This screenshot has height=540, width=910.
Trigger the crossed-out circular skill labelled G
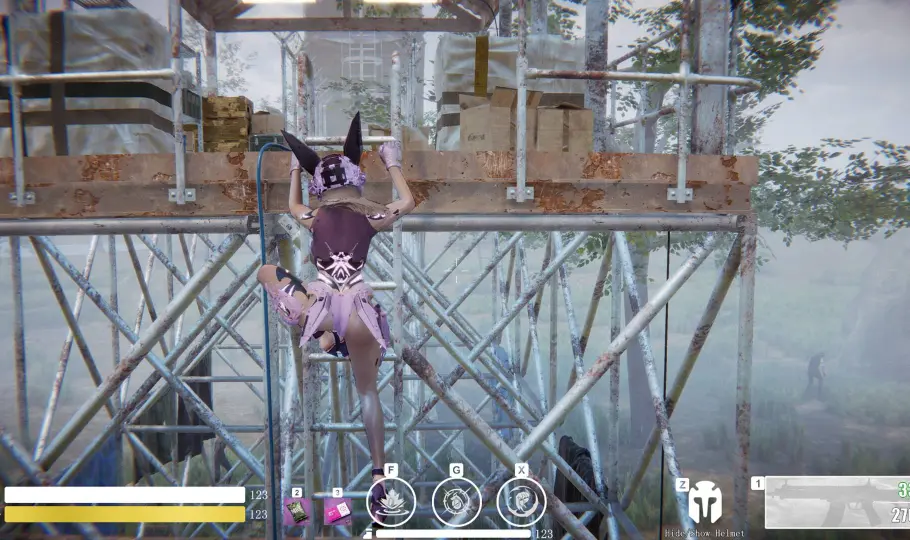click(456, 501)
